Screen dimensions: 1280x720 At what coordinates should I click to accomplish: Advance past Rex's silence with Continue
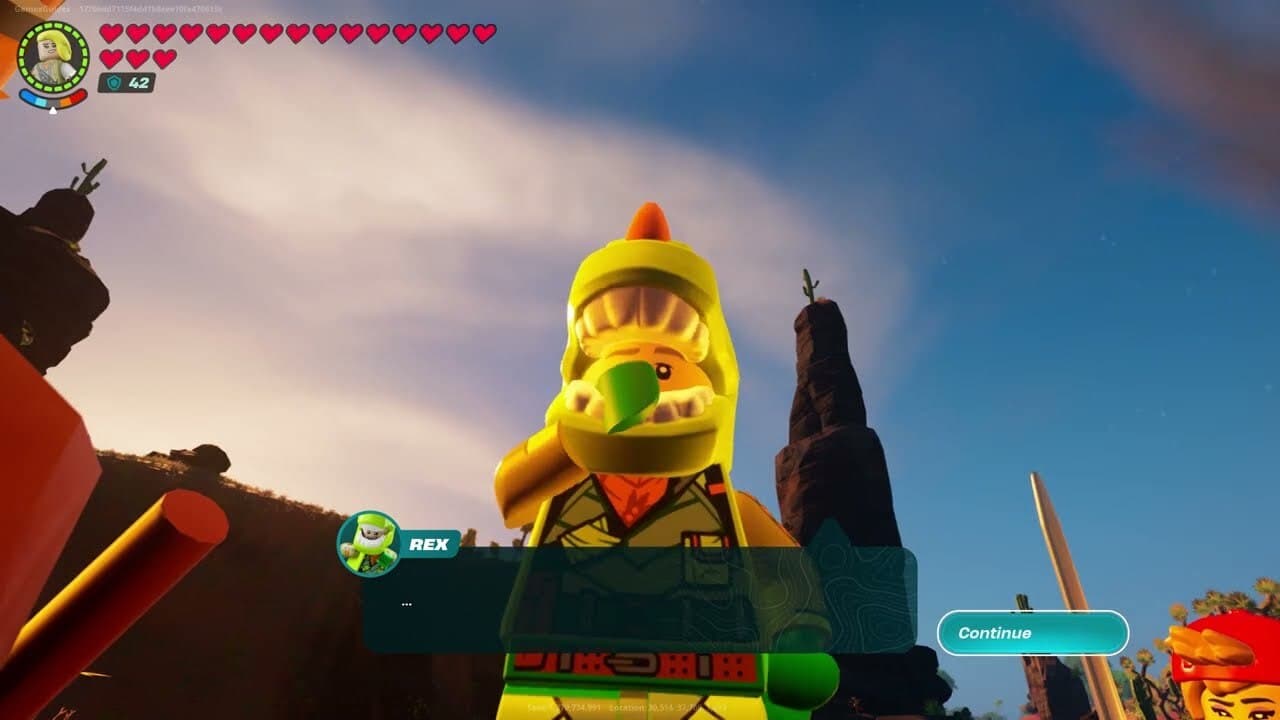point(1032,632)
